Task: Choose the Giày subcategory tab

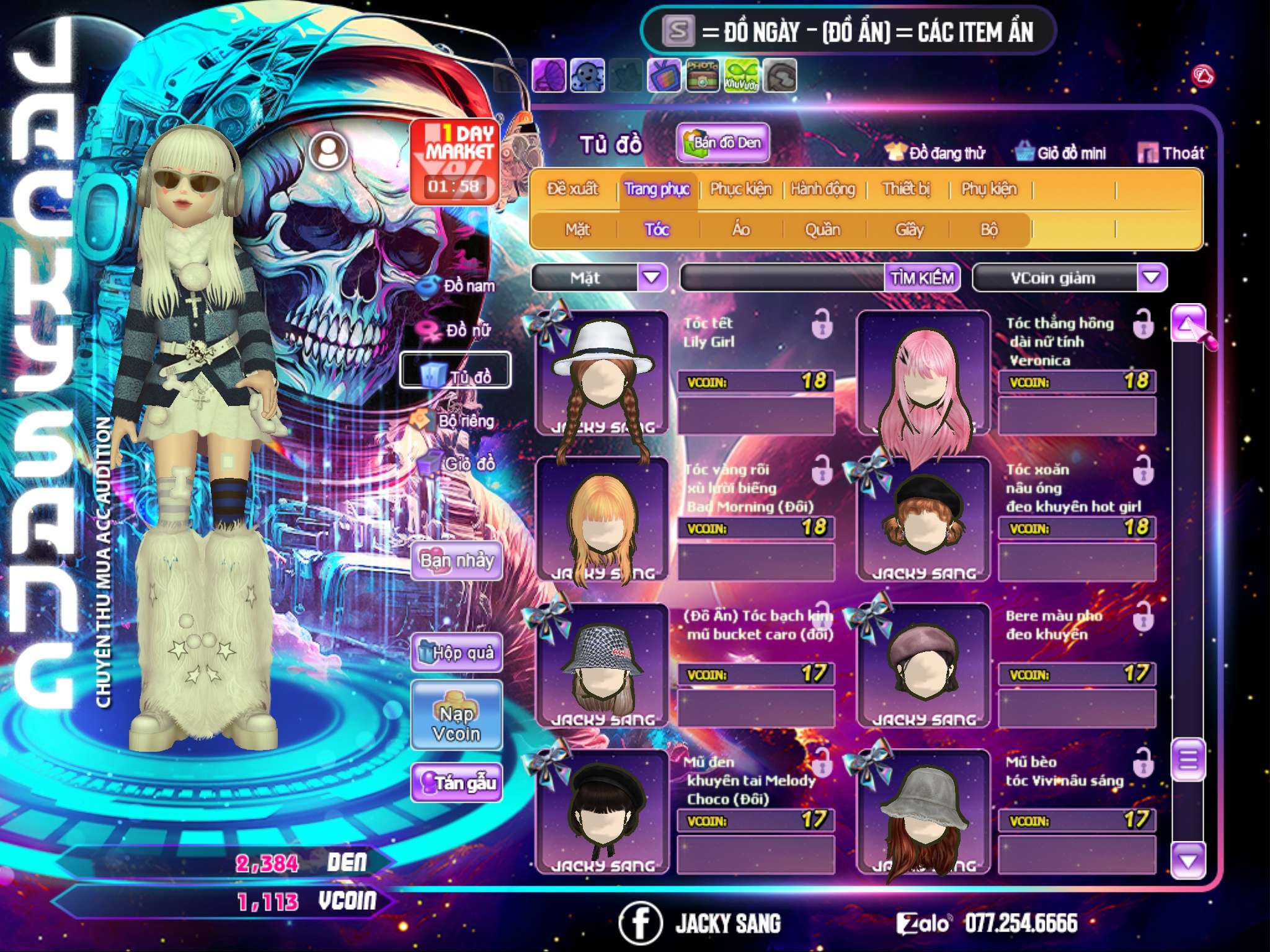Action: [x=909, y=229]
